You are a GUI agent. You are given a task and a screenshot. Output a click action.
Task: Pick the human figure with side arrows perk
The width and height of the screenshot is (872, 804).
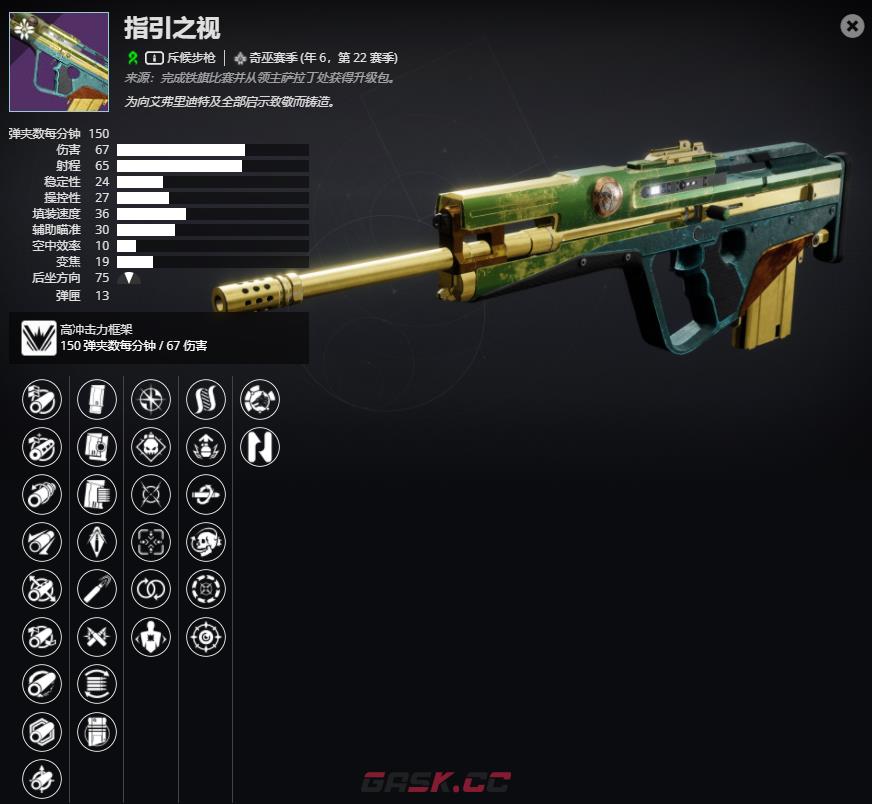click(151, 637)
